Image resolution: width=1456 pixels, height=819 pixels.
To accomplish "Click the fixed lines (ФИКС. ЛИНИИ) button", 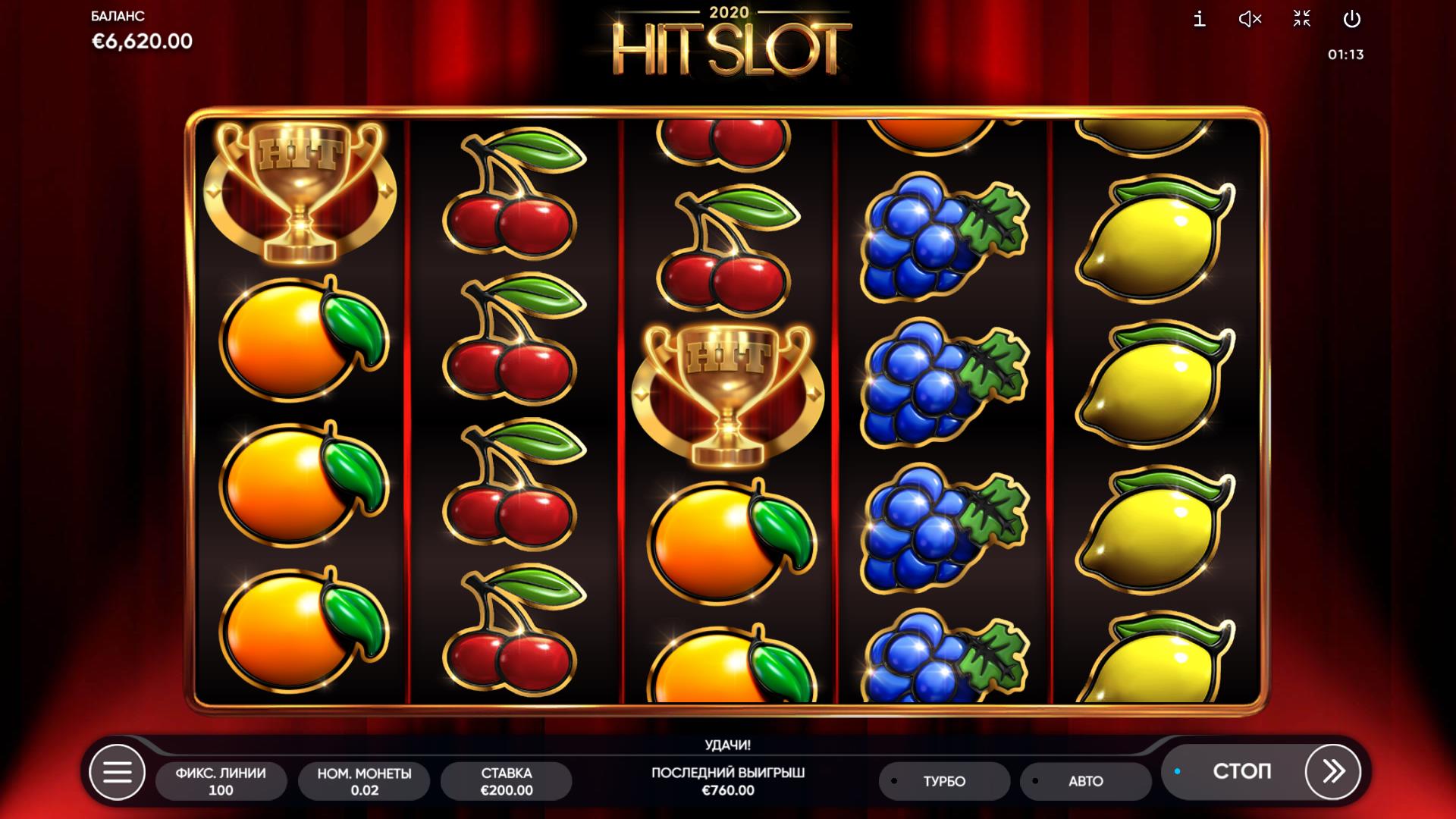I will coord(221,781).
